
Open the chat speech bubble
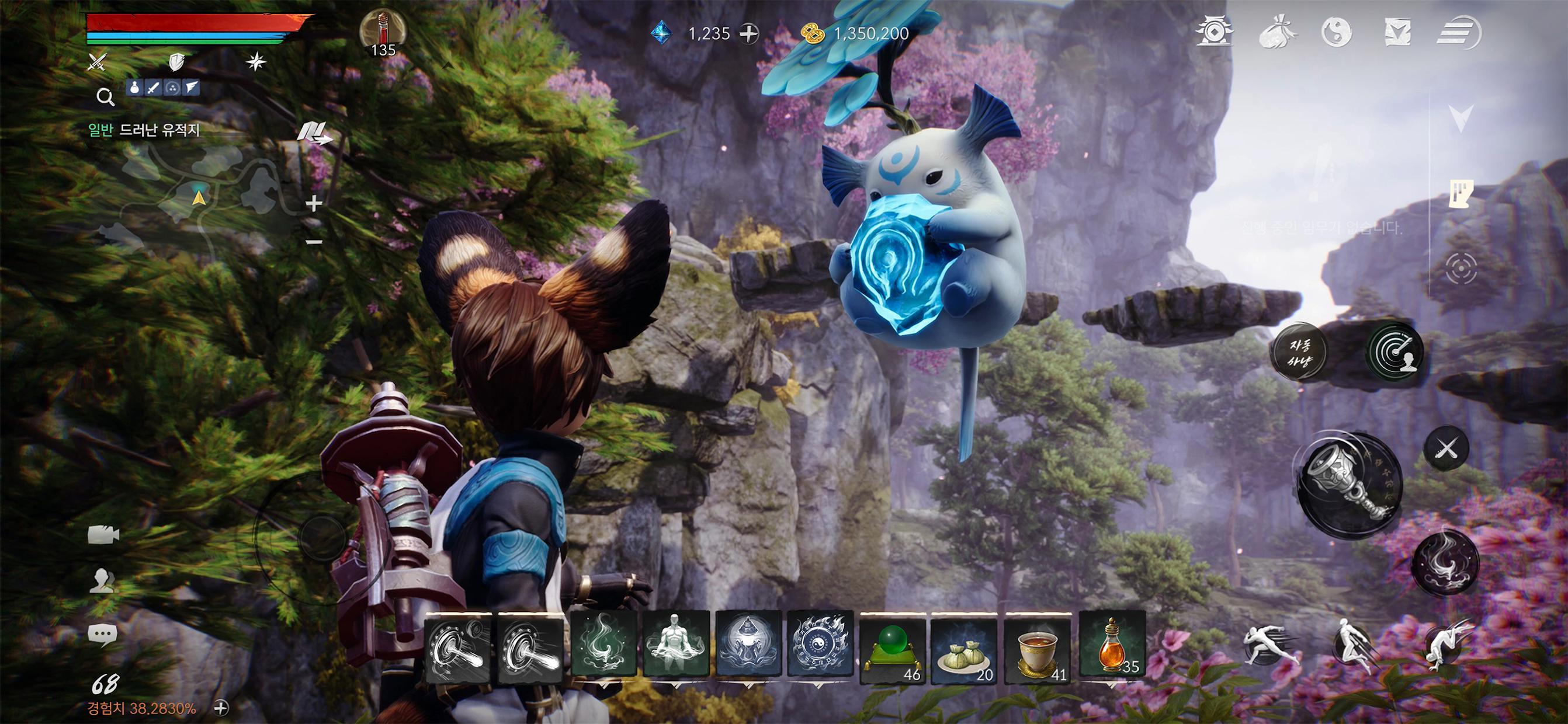point(102,635)
